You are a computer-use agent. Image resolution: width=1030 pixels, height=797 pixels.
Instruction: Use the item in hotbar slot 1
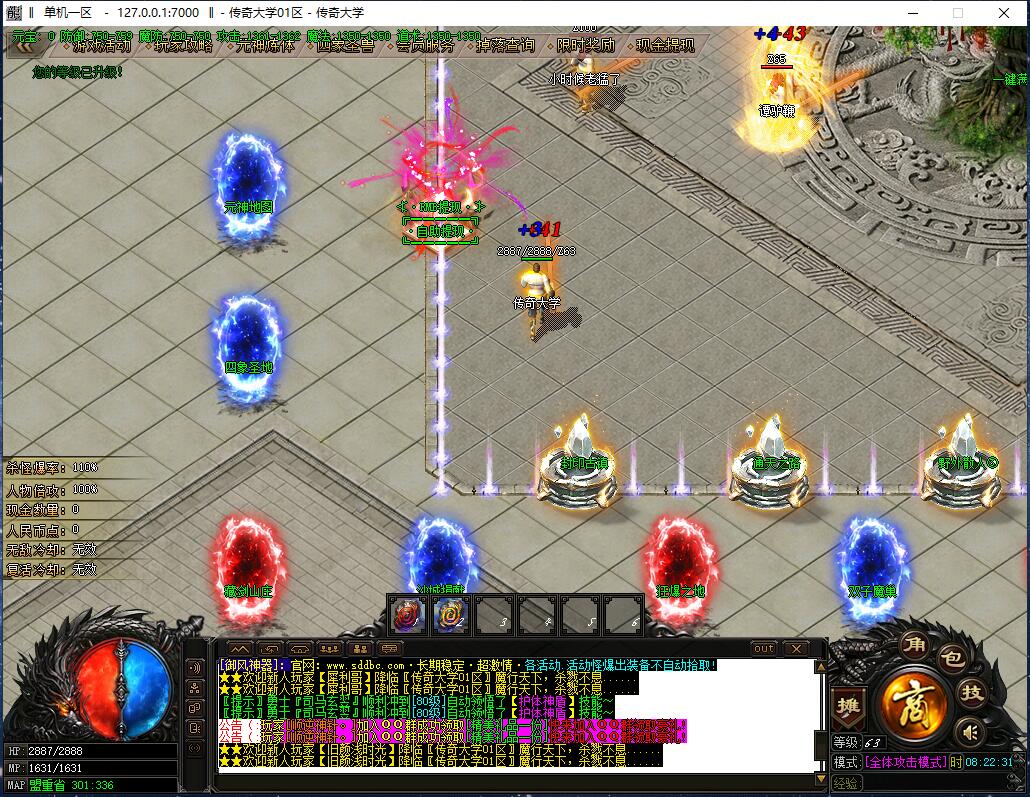click(407, 613)
